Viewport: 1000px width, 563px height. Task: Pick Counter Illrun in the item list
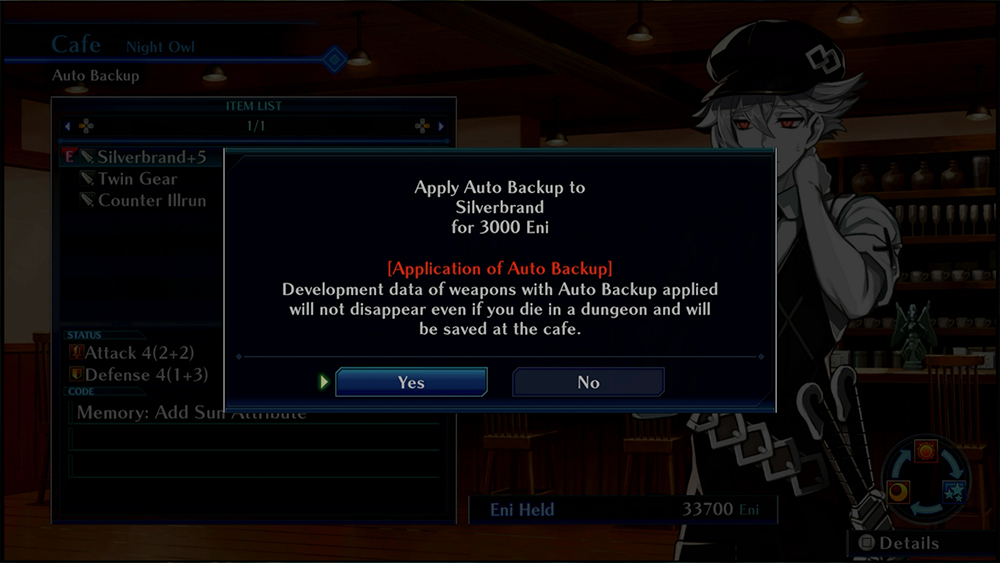pos(151,200)
